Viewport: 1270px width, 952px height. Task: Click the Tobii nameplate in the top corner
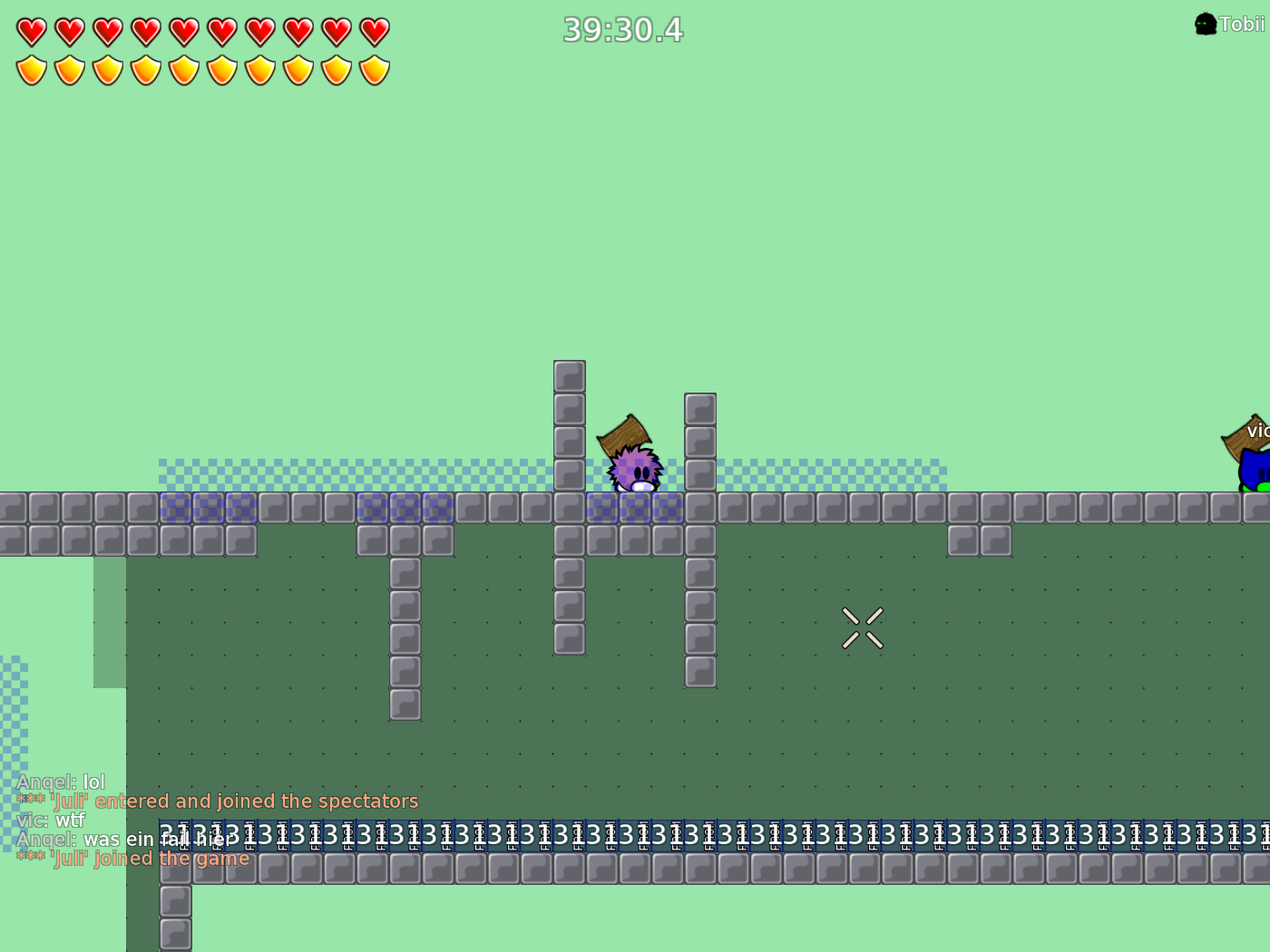click(1242, 24)
